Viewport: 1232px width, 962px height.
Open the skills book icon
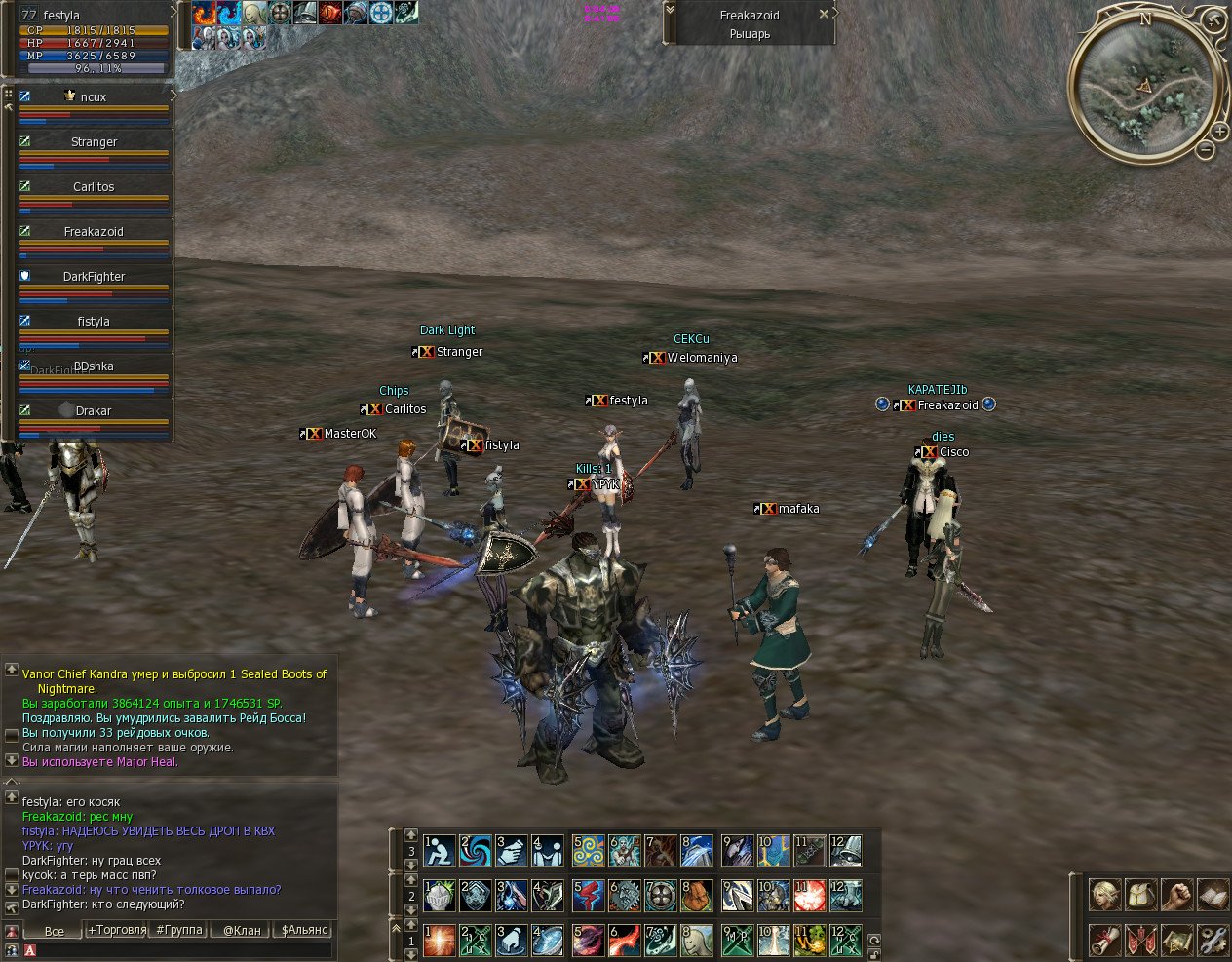[x=1213, y=894]
